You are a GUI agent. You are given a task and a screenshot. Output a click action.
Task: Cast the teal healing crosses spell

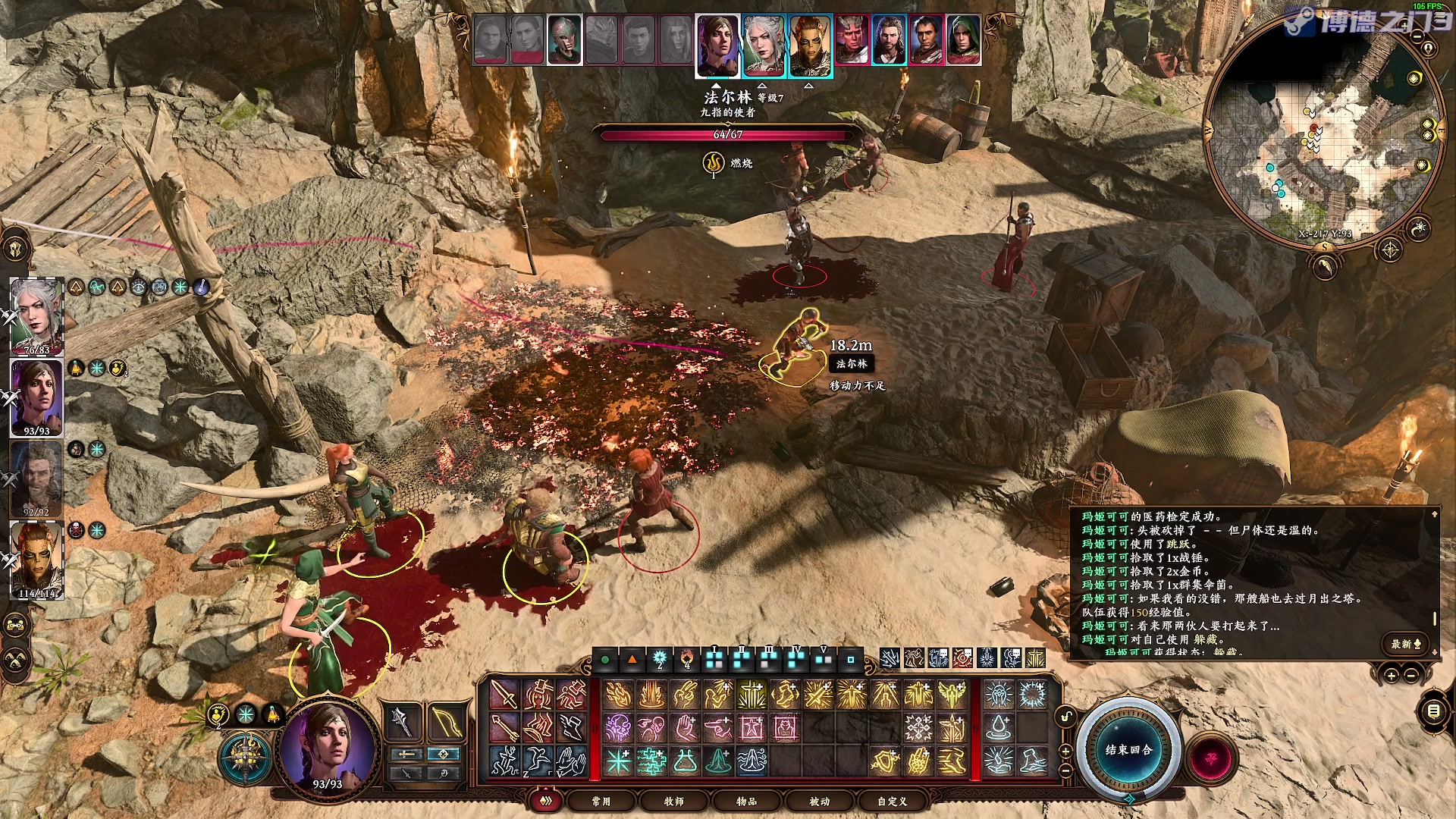coord(651,761)
